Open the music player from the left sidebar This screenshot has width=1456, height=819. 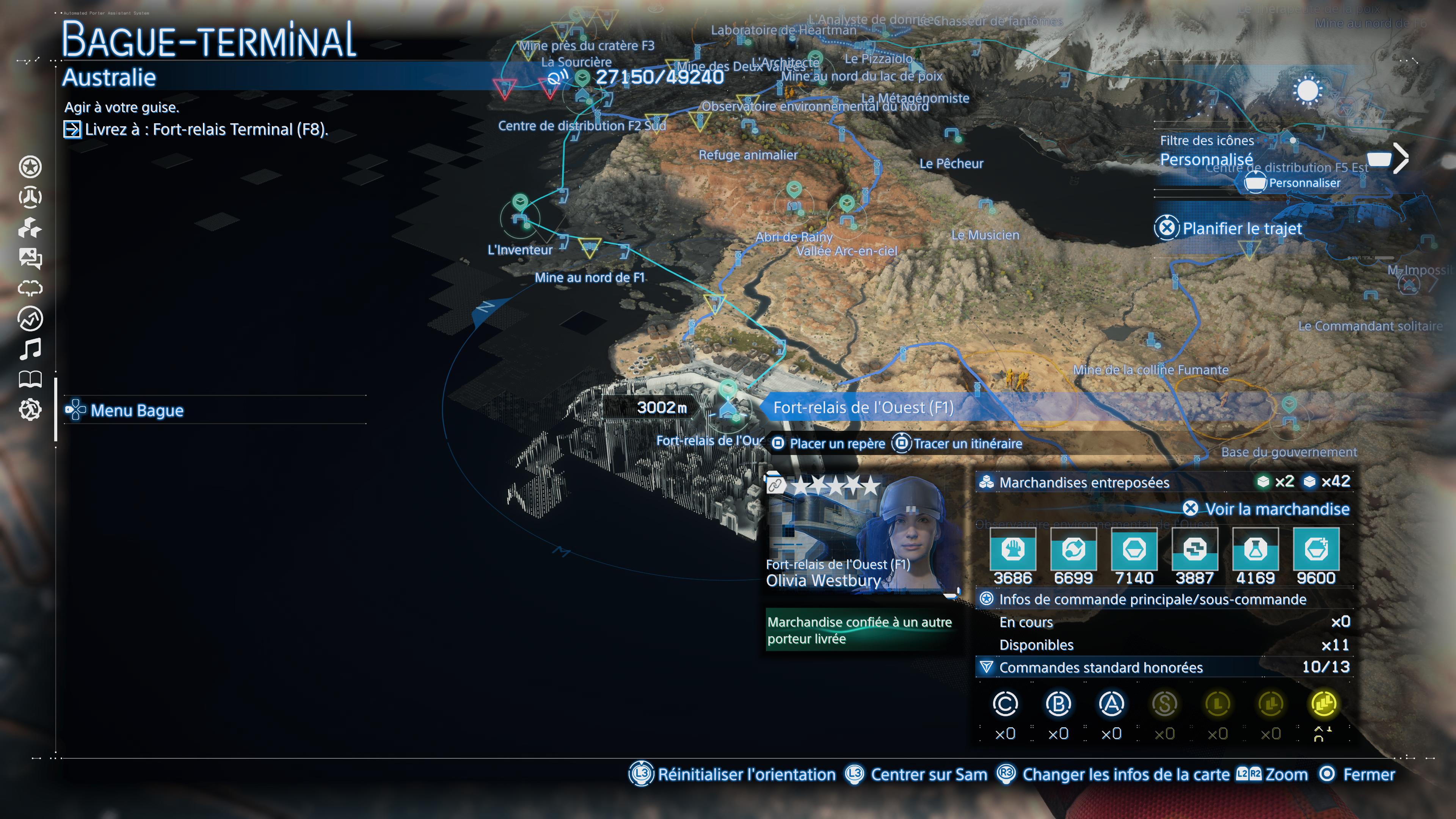(31, 348)
